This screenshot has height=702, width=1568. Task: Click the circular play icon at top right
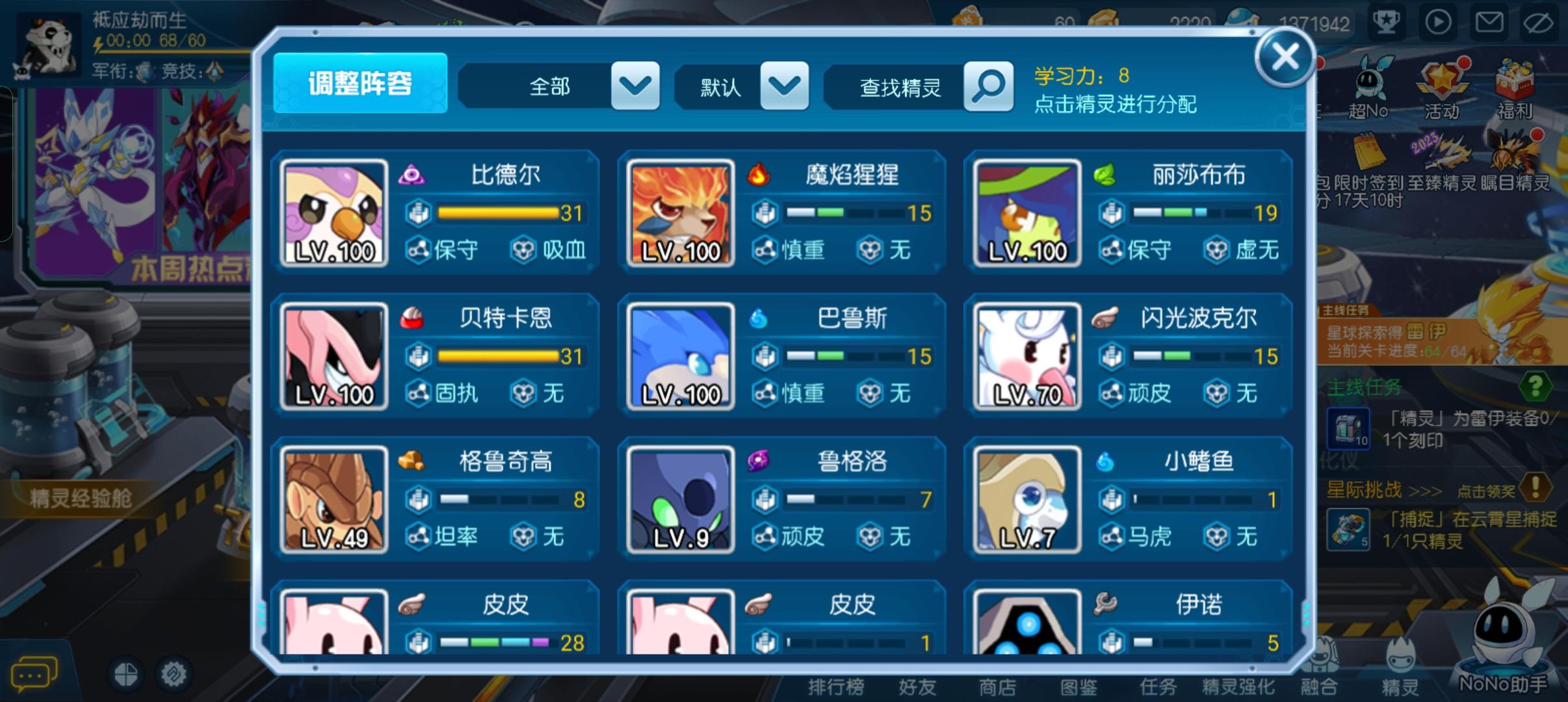(1438, 21)
